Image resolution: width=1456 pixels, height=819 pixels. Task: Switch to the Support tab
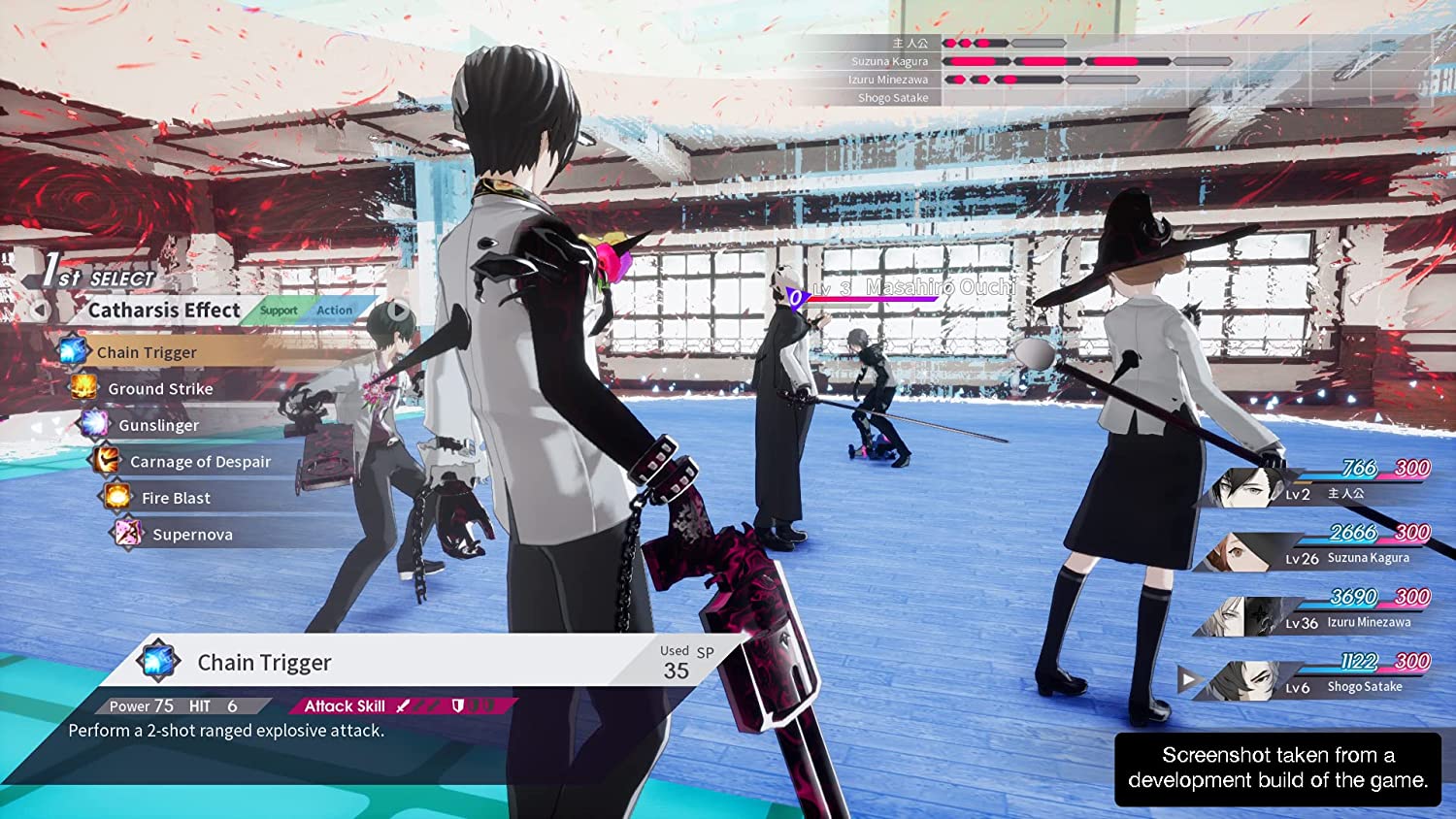tap(279, 311)
